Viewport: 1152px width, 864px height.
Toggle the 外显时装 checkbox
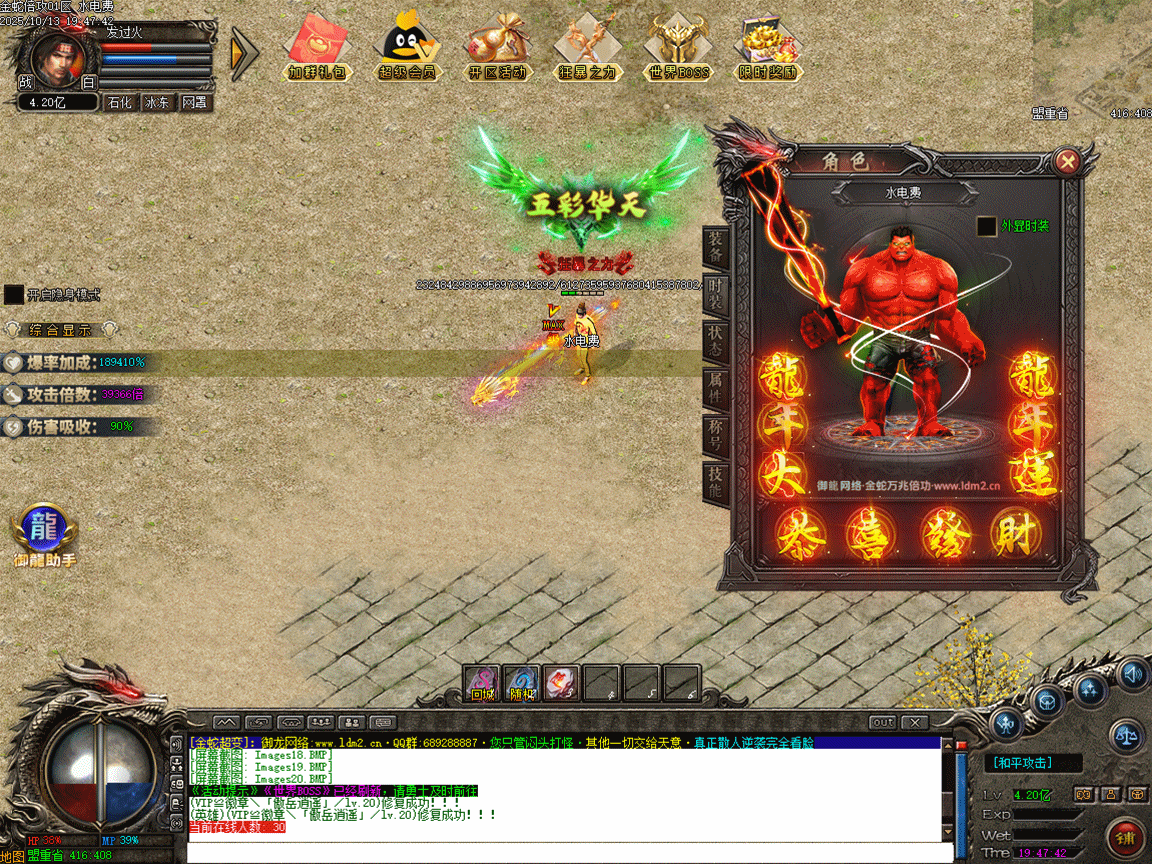987,226
